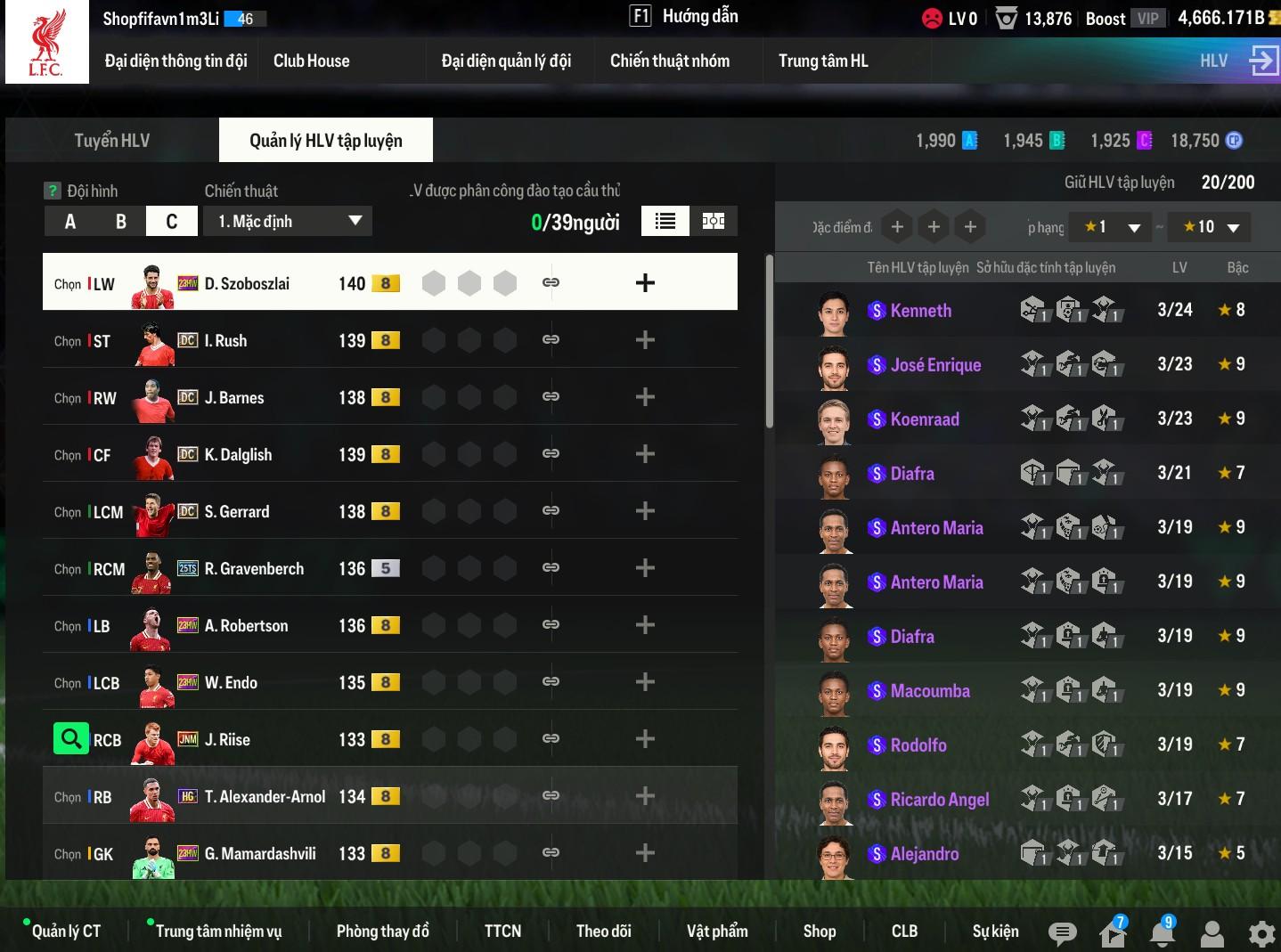The height and width of the screenshot is (952, 1281).
Task: Choose trainer coach Macoumba
Action: point(929,691)
